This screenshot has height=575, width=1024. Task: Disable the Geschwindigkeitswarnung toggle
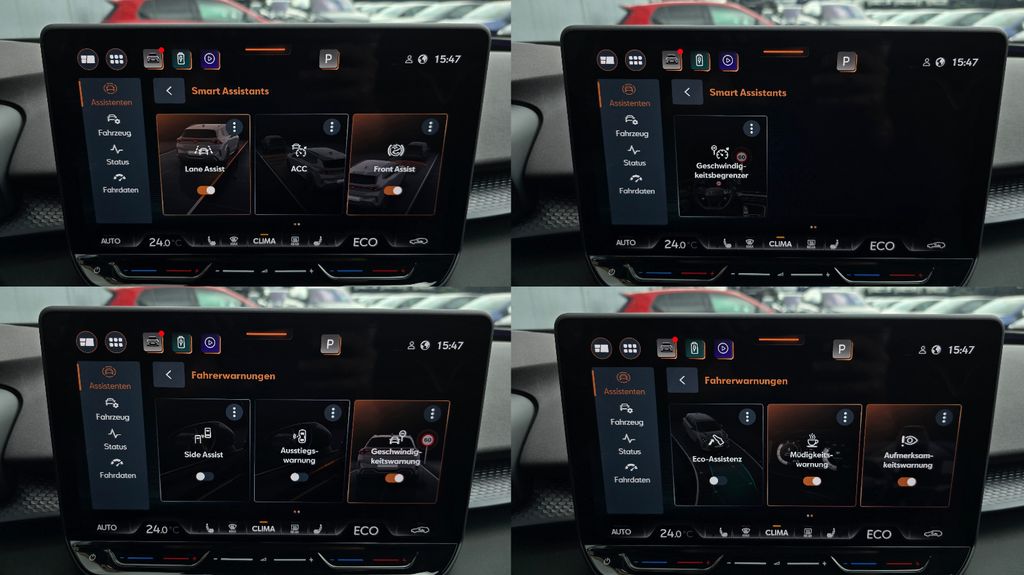tap(394, 478)
